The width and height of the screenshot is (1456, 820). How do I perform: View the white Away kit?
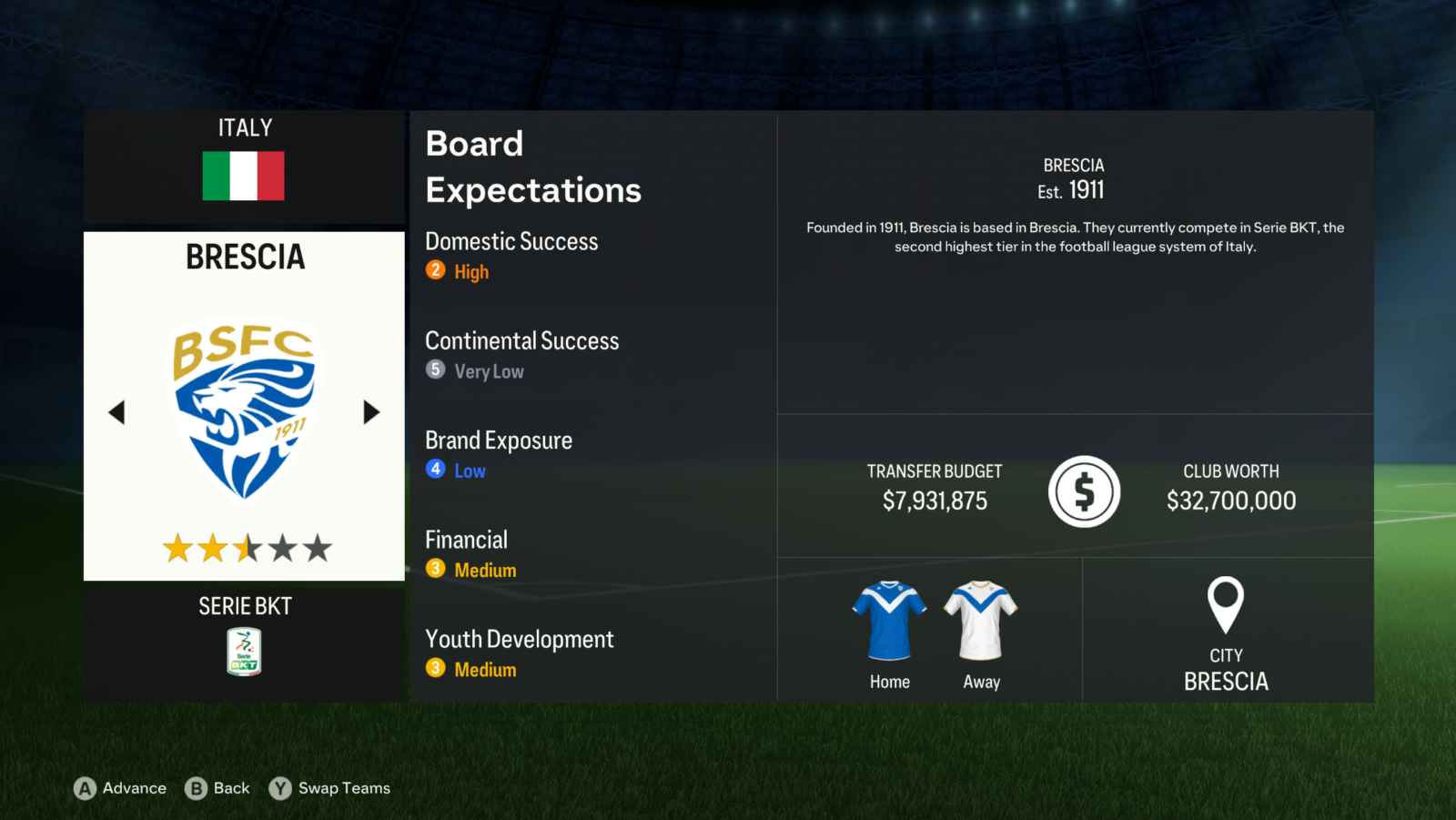point(981,621)
